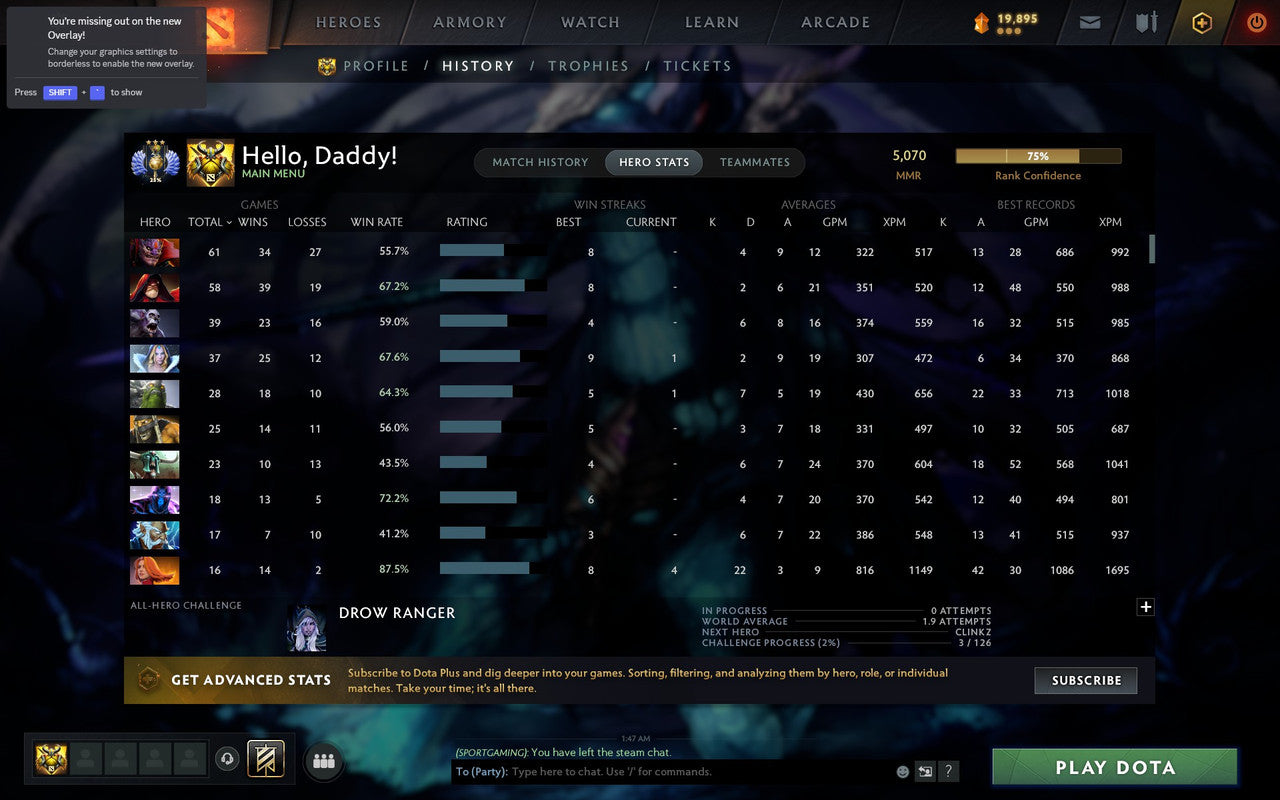Switch to the TROPHIES tab
Image resolution: width=1280 pixels, height=800 pixels.
click(588, 66)
